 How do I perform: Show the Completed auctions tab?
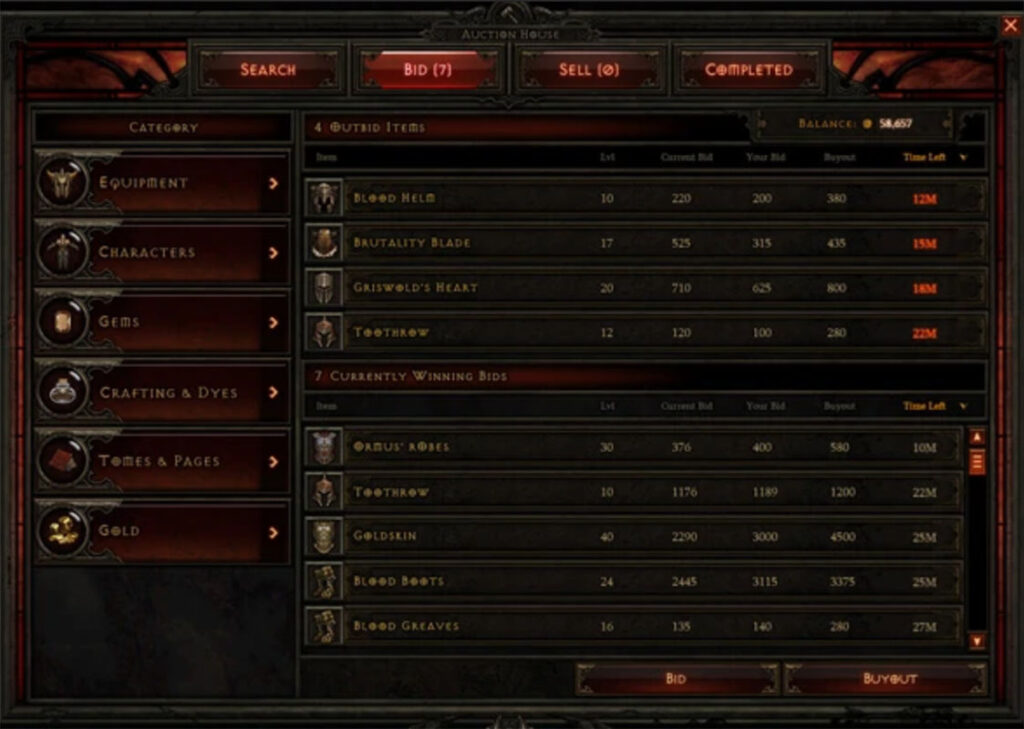(x=749, y=70)
